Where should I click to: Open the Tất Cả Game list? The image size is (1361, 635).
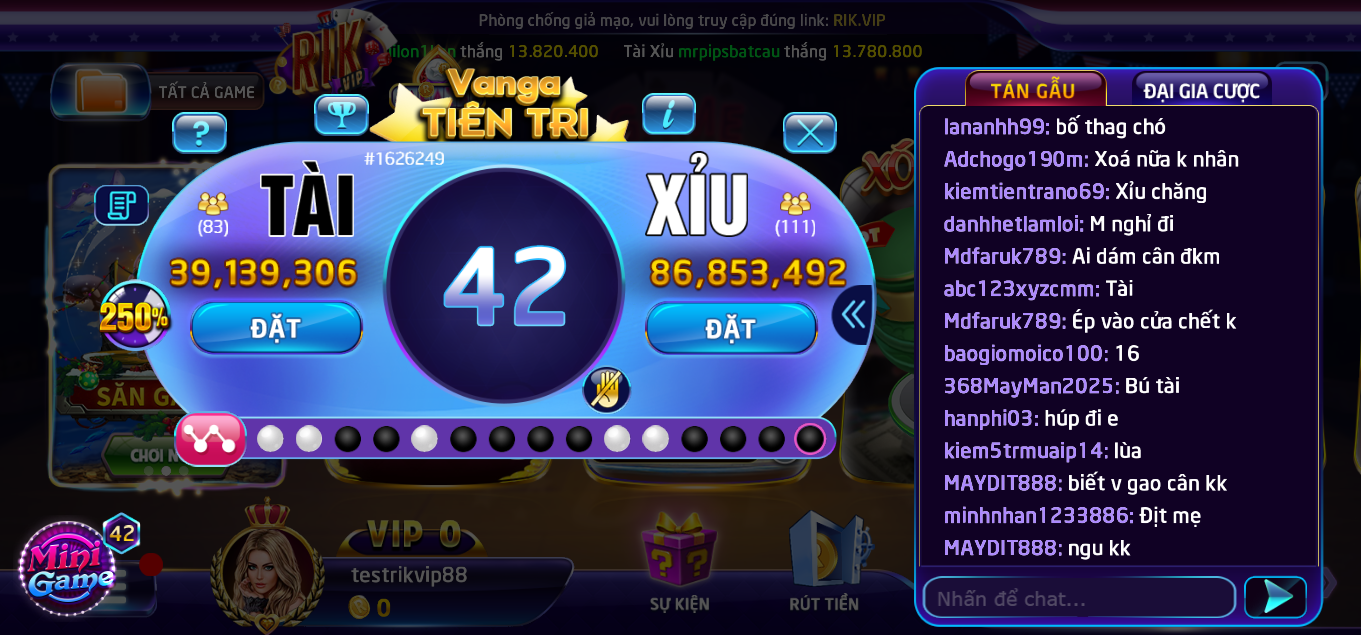point(160,92)
